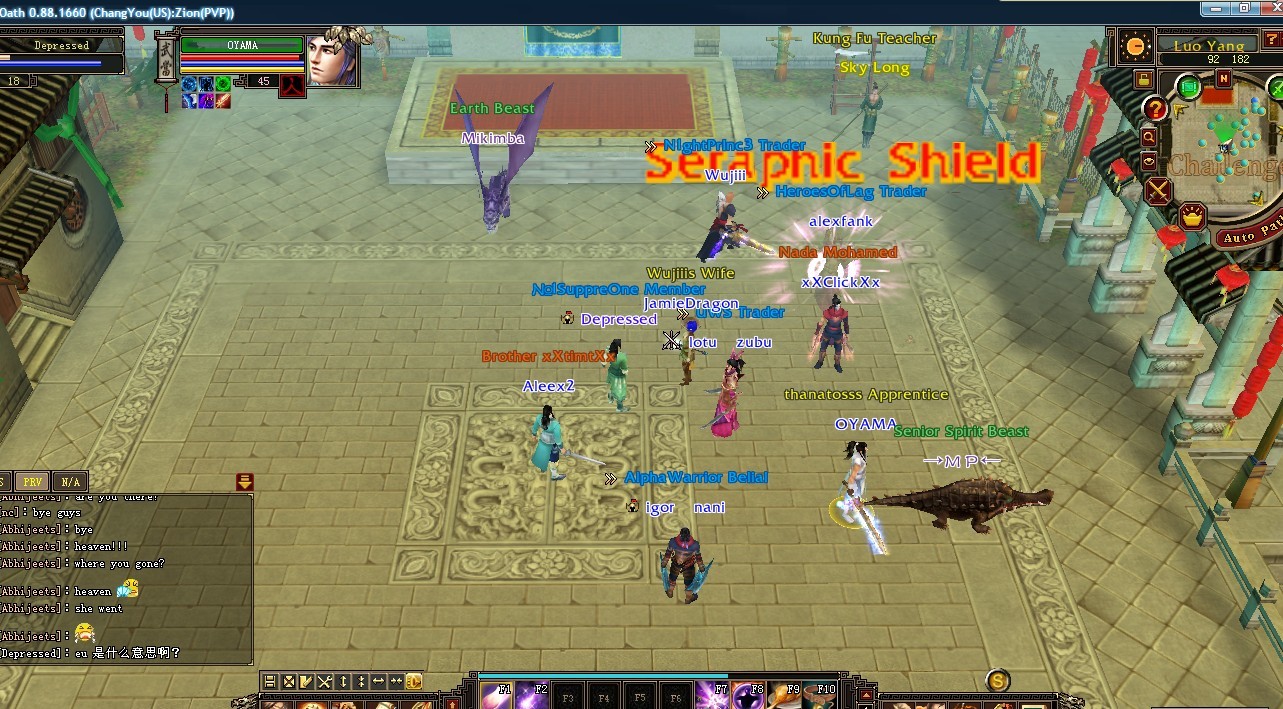This screenshot has width=1283, height=709.
Task: Click the green map button on minimap
Action: 1189,87
